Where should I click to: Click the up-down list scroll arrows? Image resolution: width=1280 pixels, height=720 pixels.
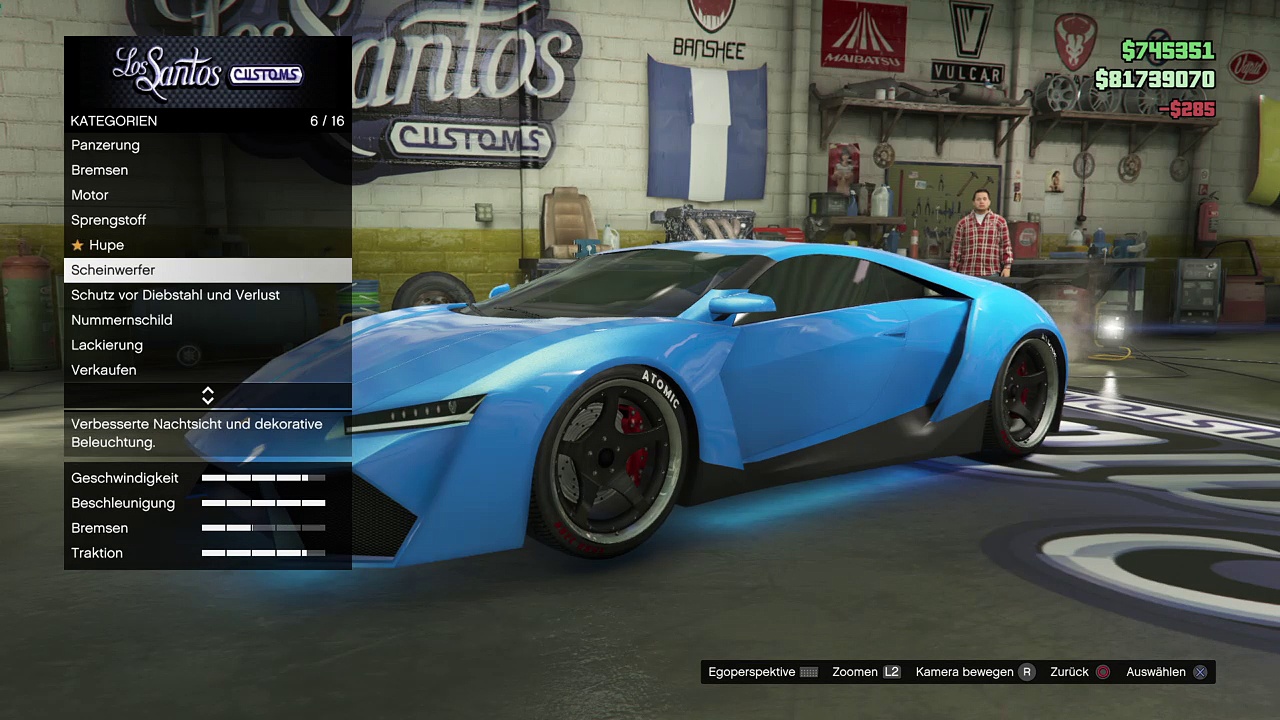pos(208,396)
